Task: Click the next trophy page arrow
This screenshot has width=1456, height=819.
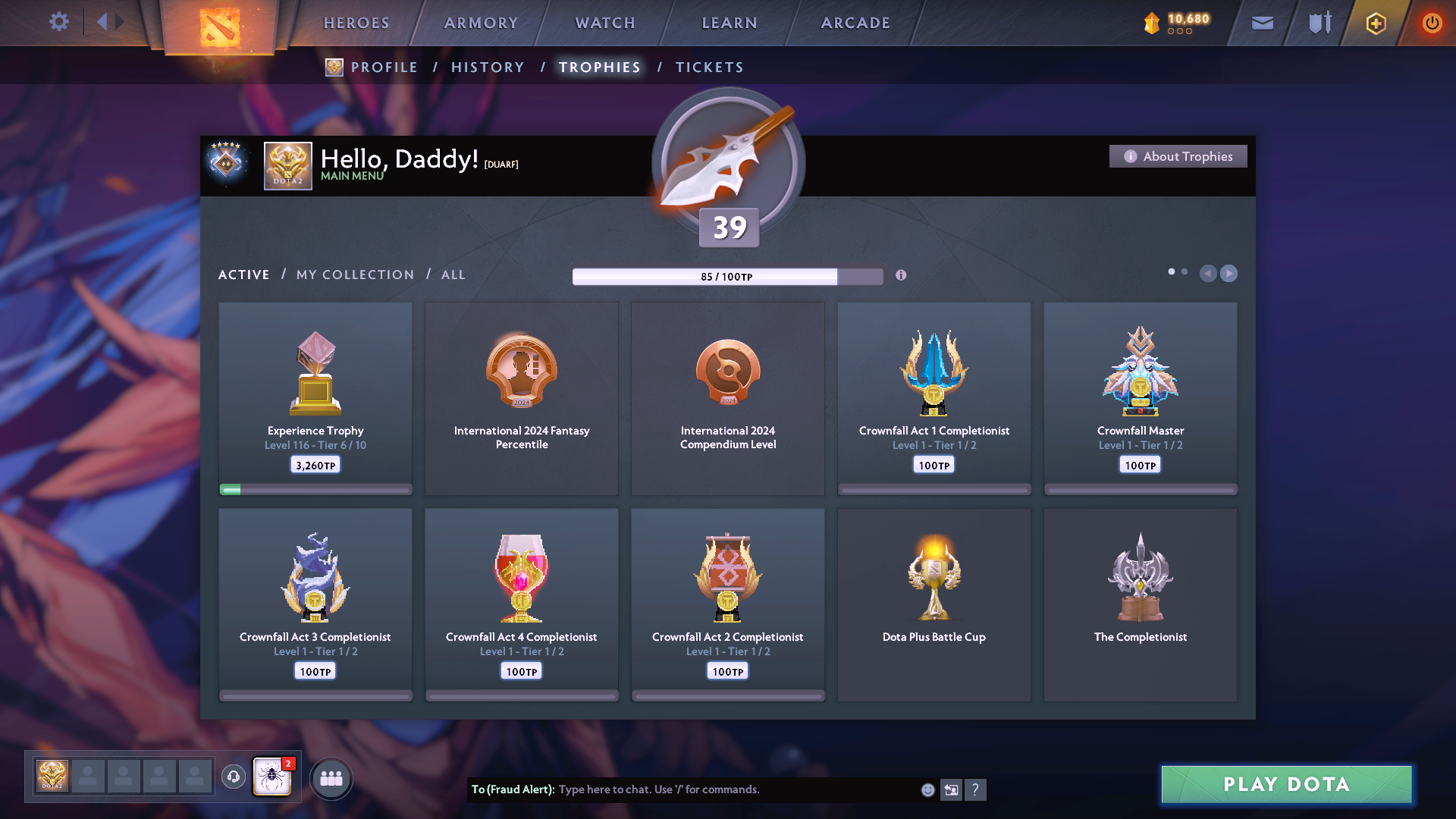Action: (1228, 274)
